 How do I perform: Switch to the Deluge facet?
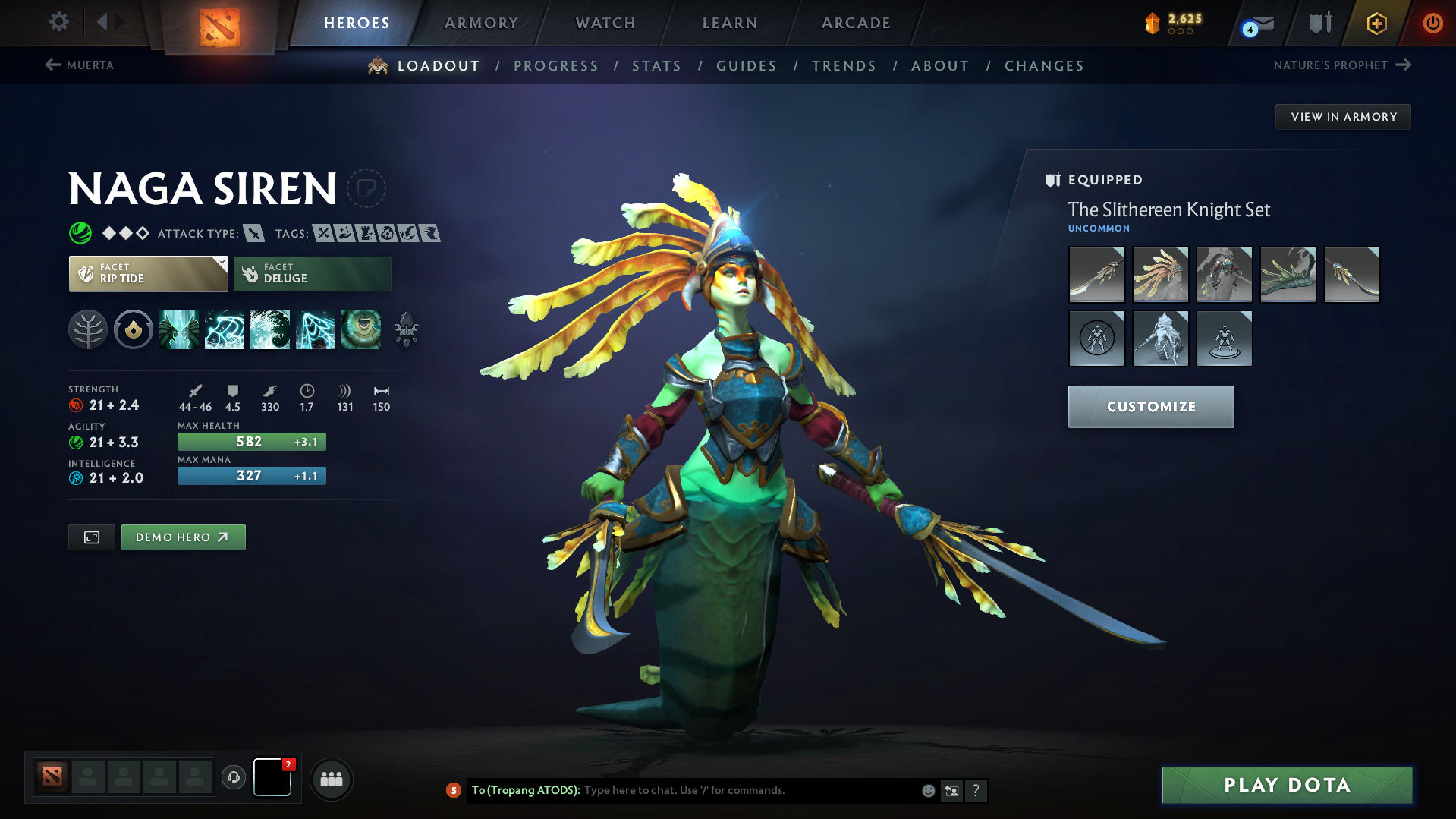312,273
